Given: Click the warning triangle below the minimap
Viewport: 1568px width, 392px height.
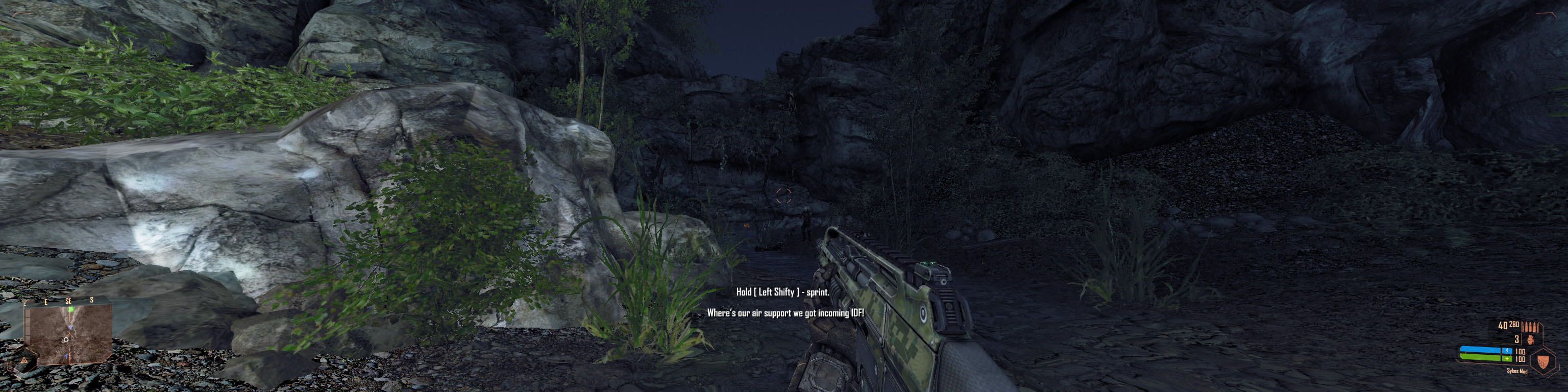Looking at the screenshot, I should [24, 361].
